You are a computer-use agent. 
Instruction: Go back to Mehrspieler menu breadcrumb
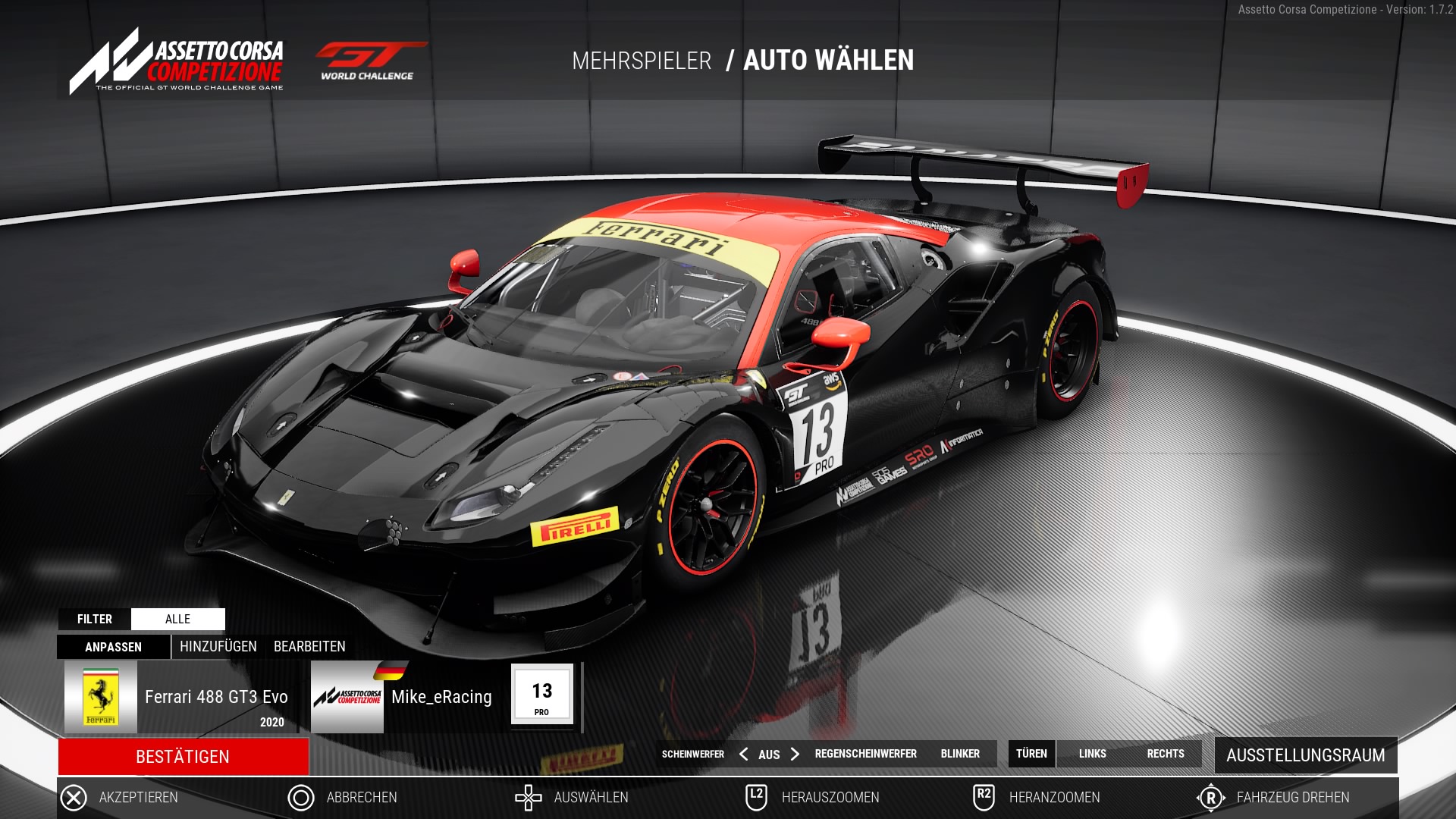click(x=642, y=61)
